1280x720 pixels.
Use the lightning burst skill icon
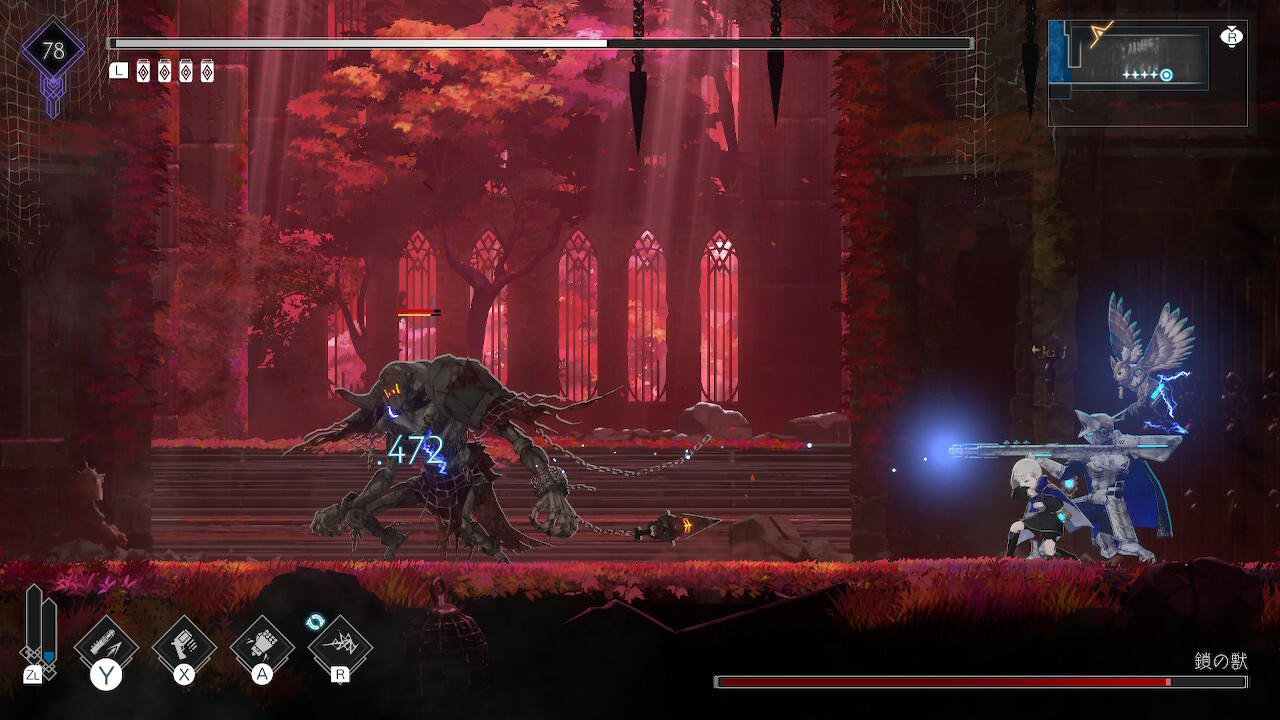click(340, 645)
